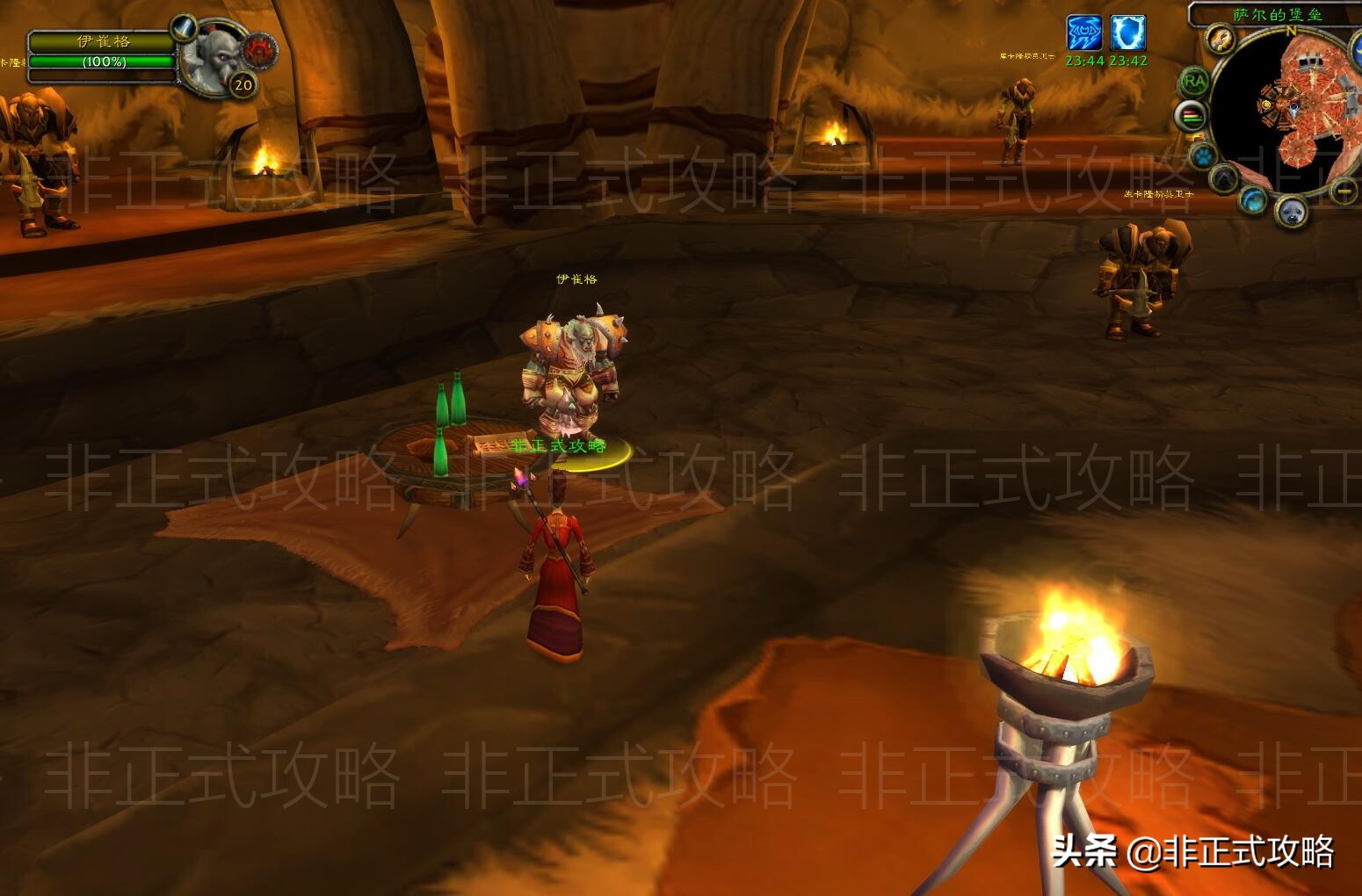Click the zone name 萨尔的堡垒 above the minimap

[1276, 12]
